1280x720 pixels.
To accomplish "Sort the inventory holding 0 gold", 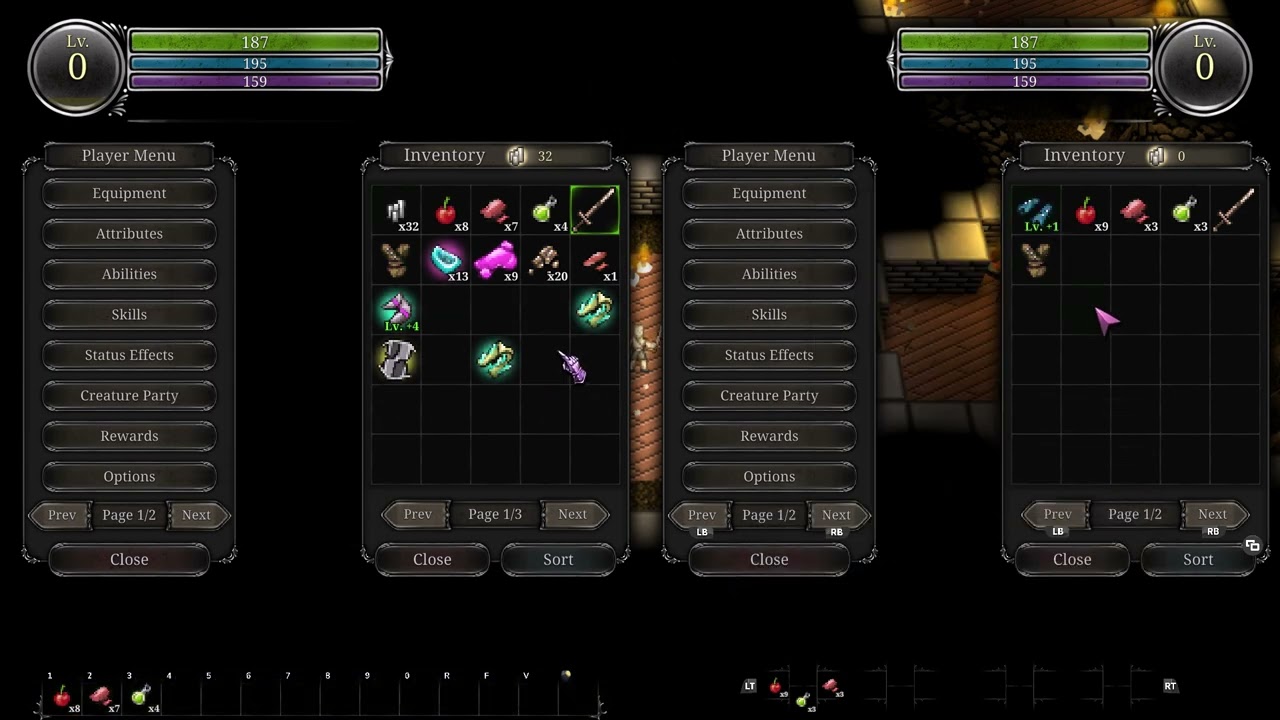I will coord(1198,559).
